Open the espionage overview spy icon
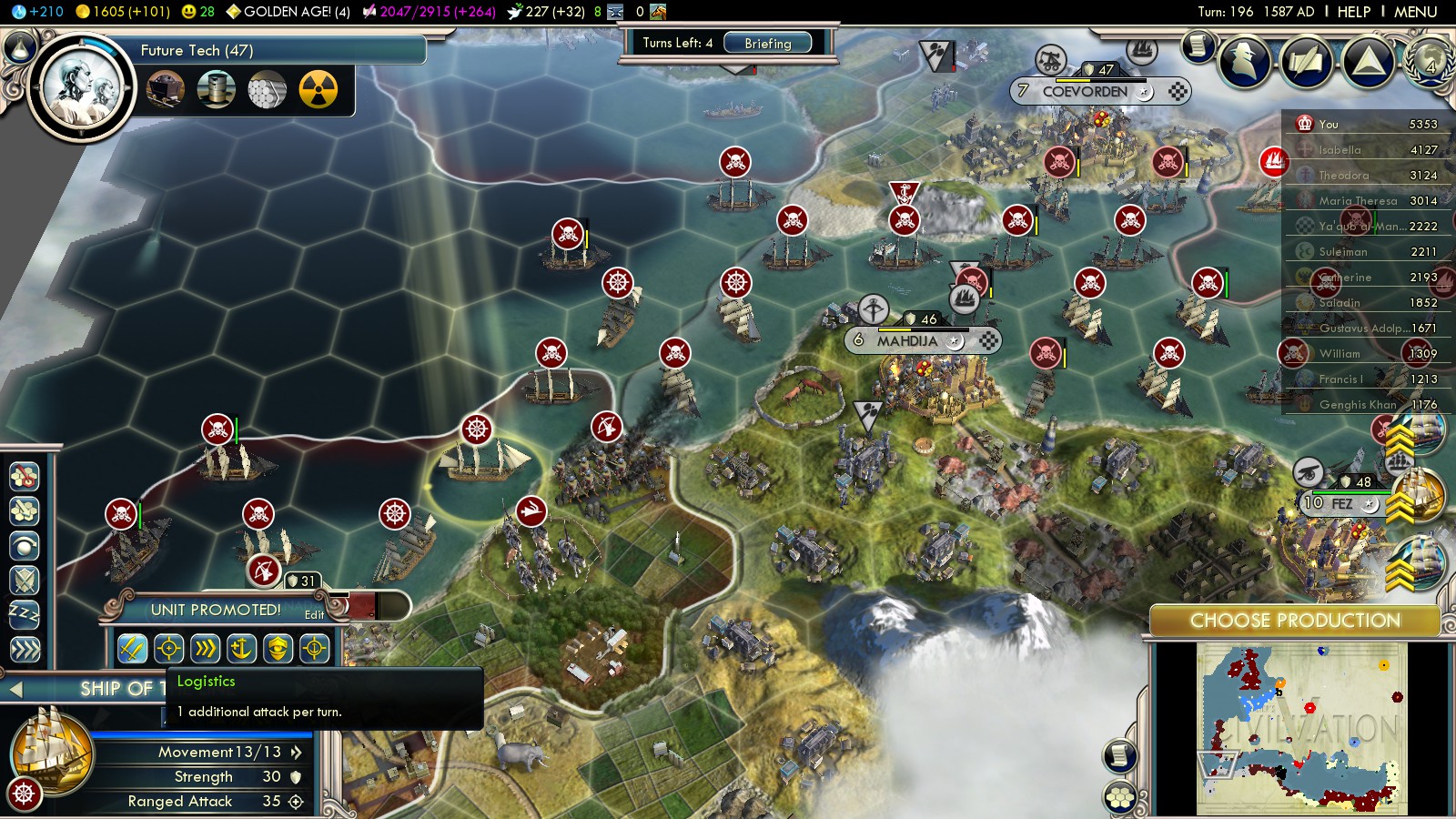 (1244, 62)
